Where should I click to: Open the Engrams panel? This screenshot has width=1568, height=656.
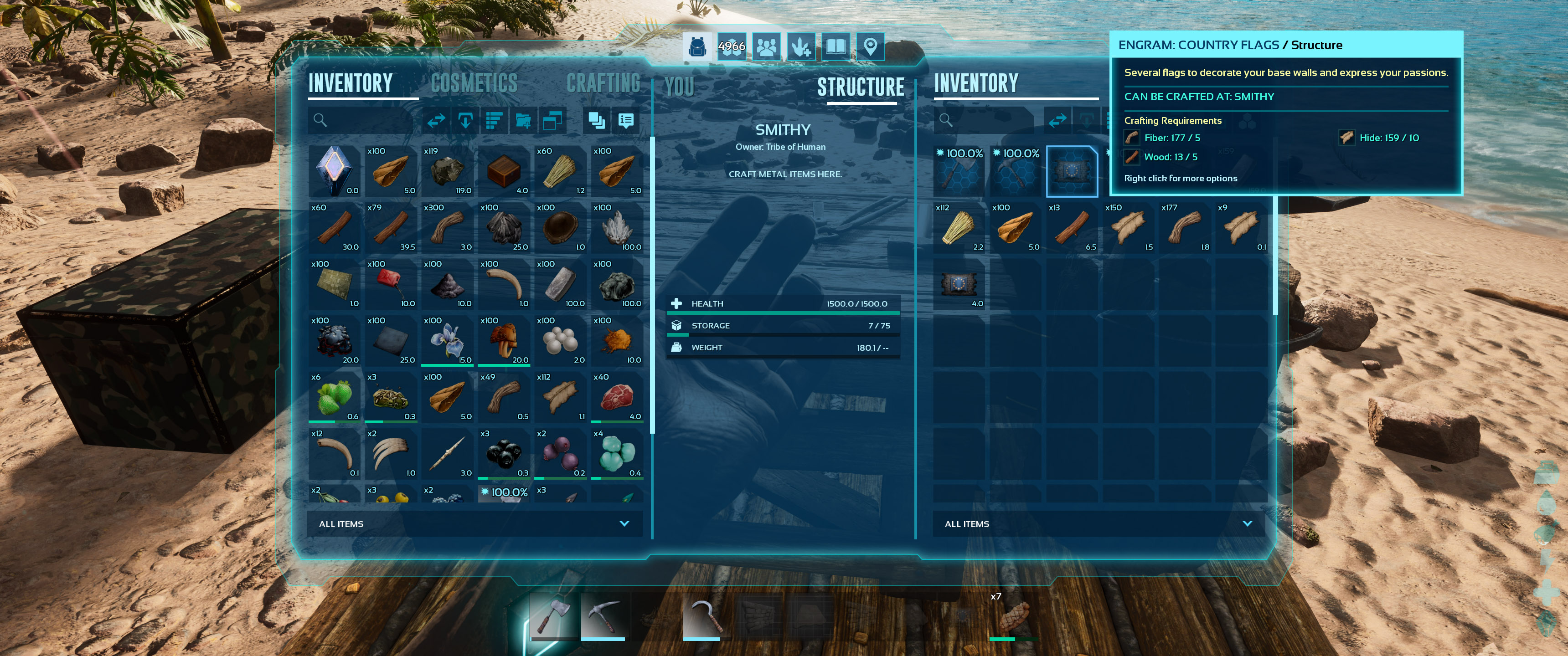(731, 46)
